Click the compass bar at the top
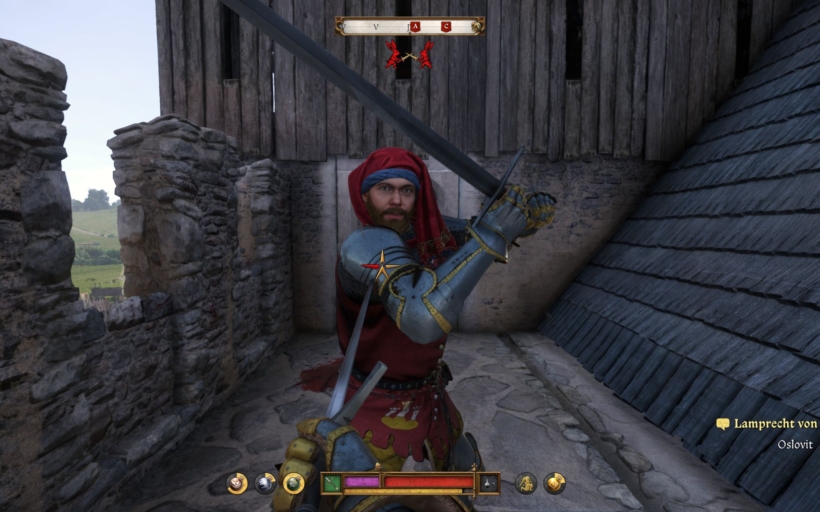The height and width of the screenshot is (512, 820). pyautogui.click(x=410, y=26)
